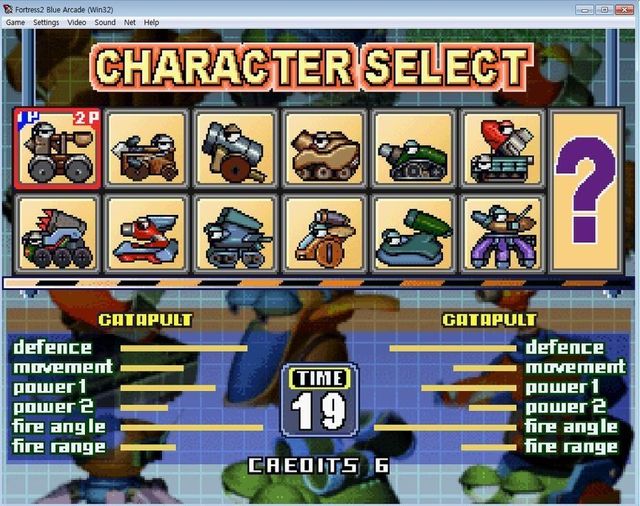640x506 pixels.
Task: Pick the purple-legged walker mech
Action: coord(502,234)
